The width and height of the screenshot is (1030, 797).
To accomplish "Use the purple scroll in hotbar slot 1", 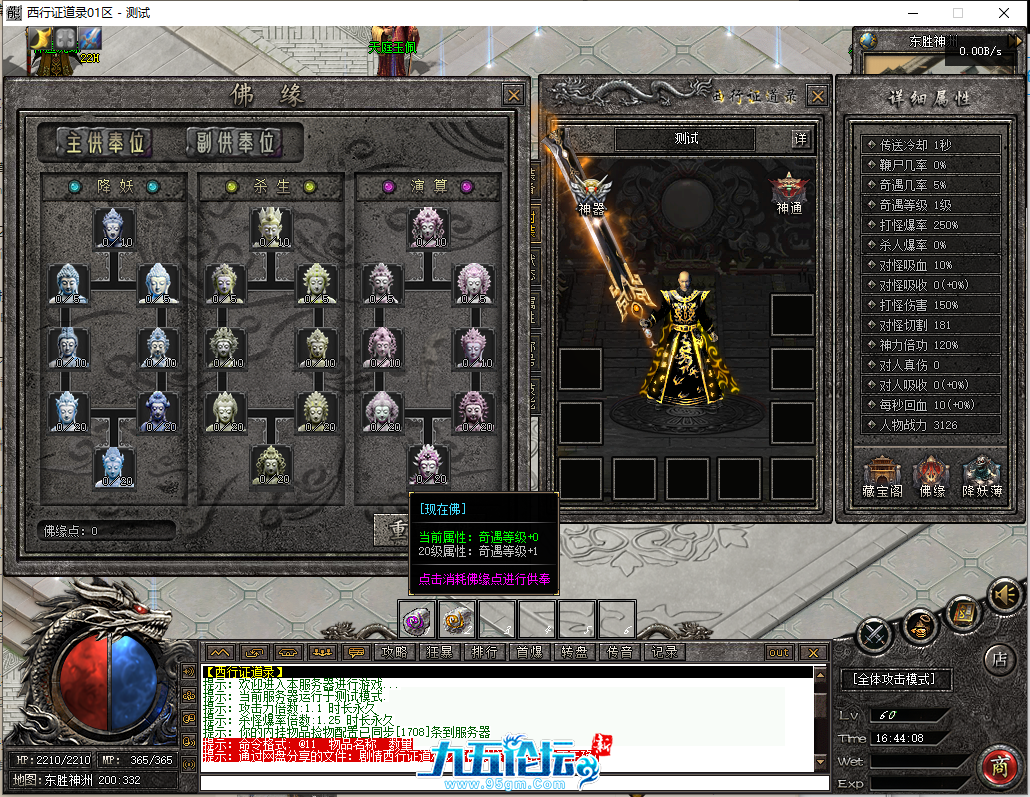I will click(417, 620).
